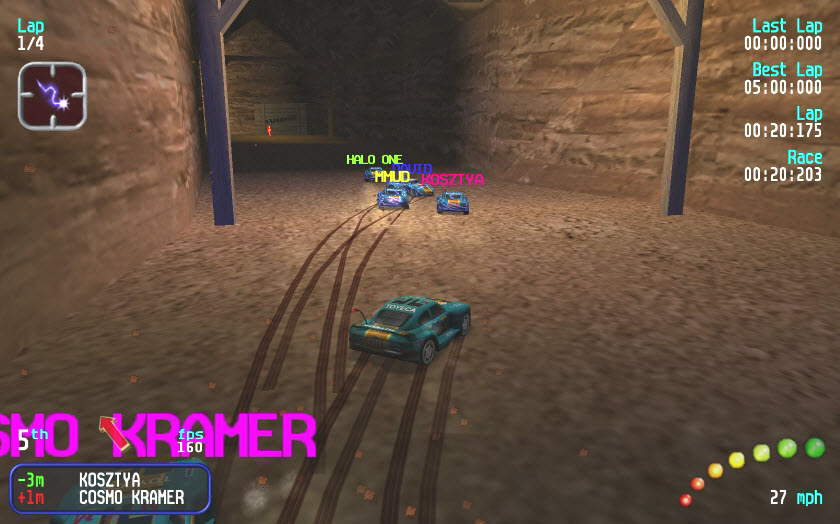Select the KOSZTYA row in gap list
This screenshot has height=524, width=840.
[110, 479]
